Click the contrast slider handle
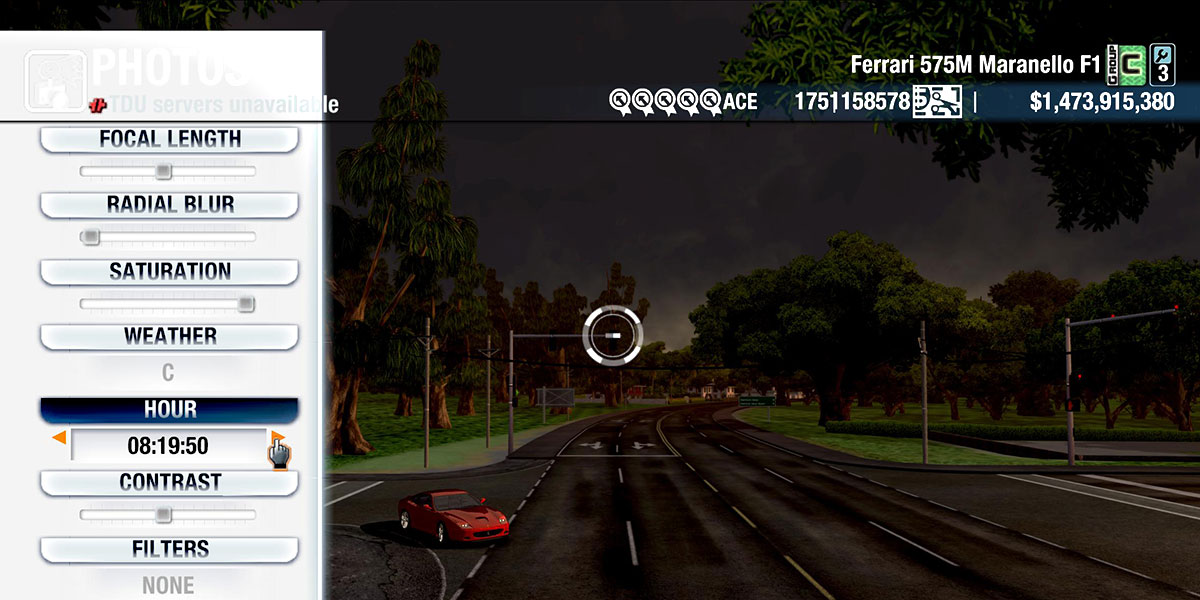 (x=163, y=514)
